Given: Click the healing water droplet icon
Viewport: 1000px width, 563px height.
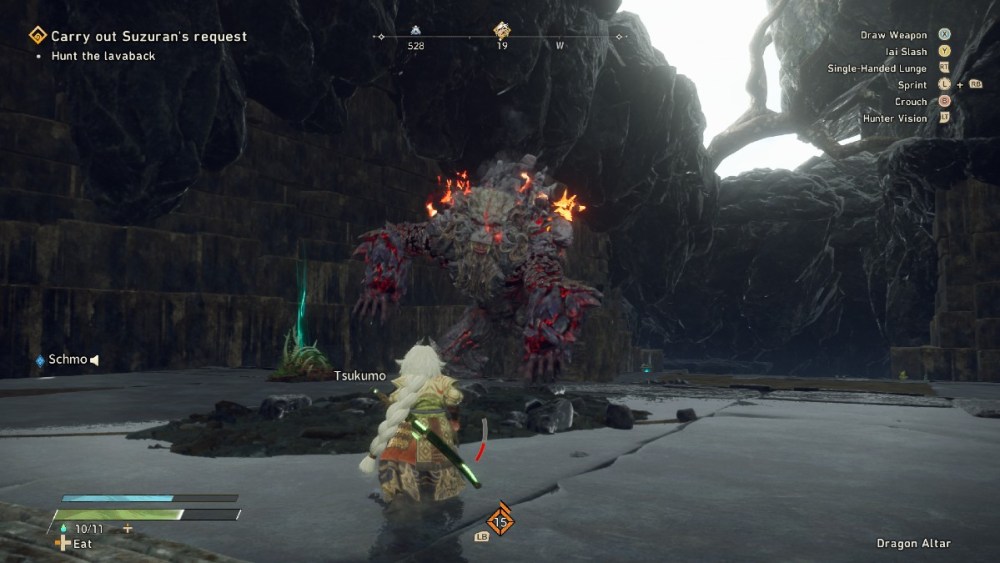Looking at the screenshot, I should (64, 528).
